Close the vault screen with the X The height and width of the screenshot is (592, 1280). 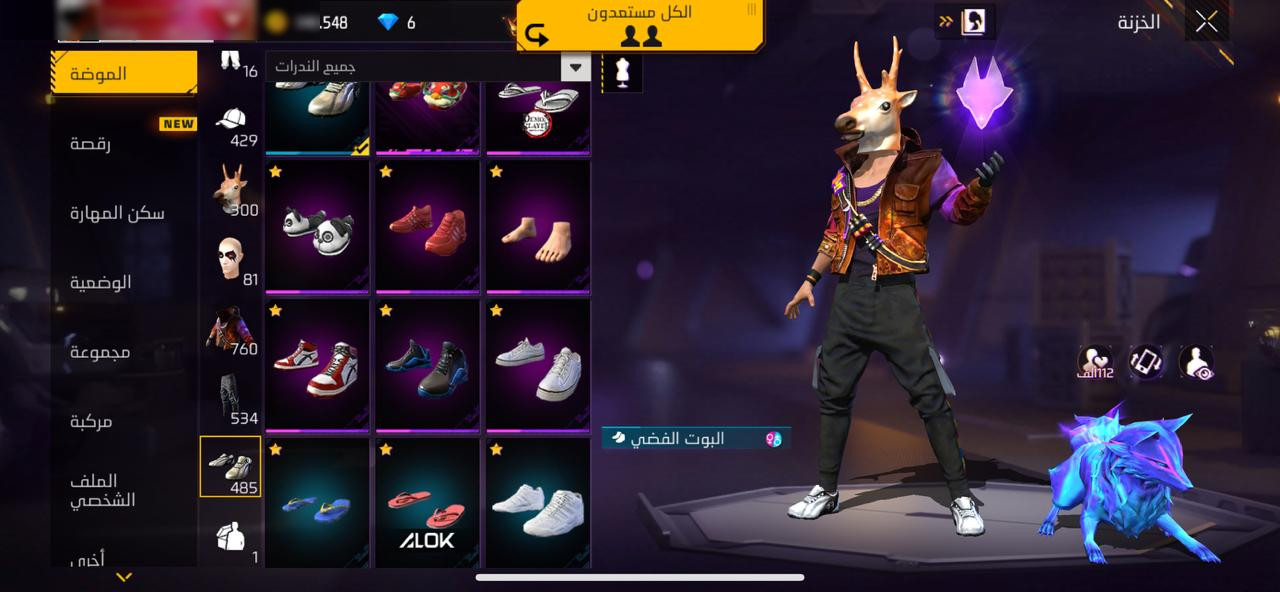(x=1206, y=21)
